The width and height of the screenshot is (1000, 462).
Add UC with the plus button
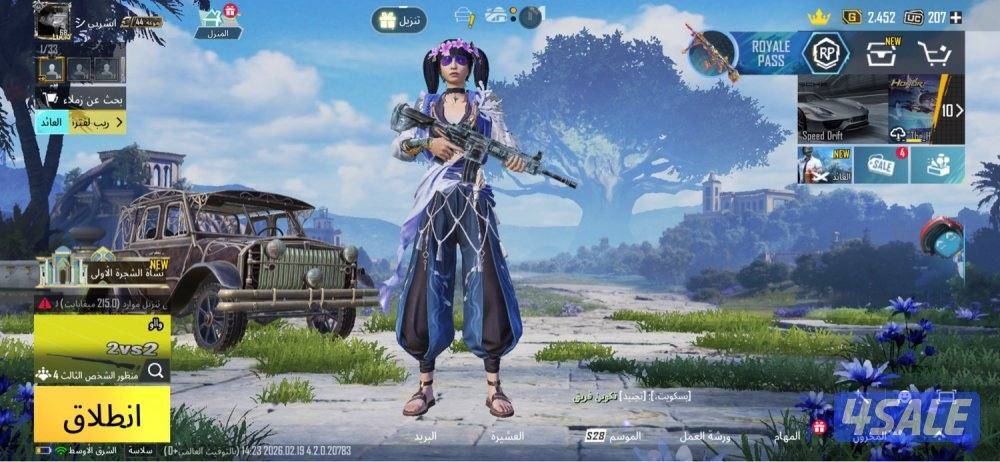click(x=956, y=17)
